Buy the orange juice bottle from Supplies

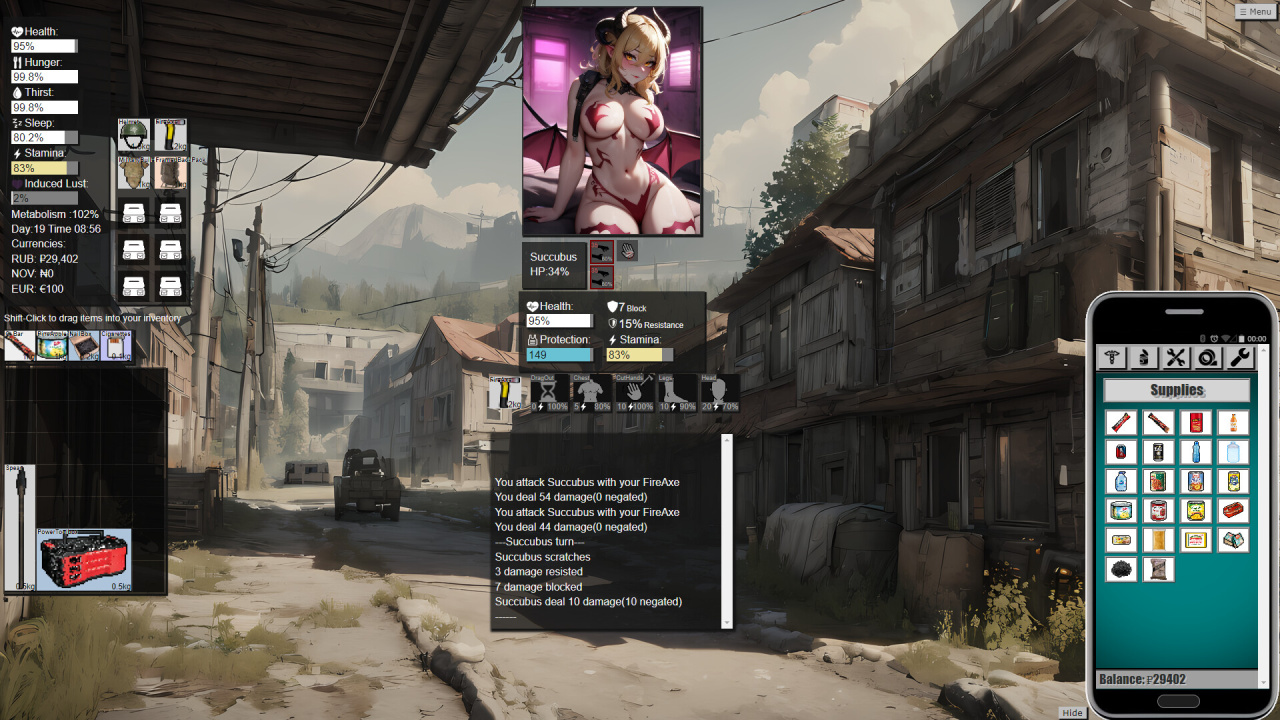(x=1233, y=422)
